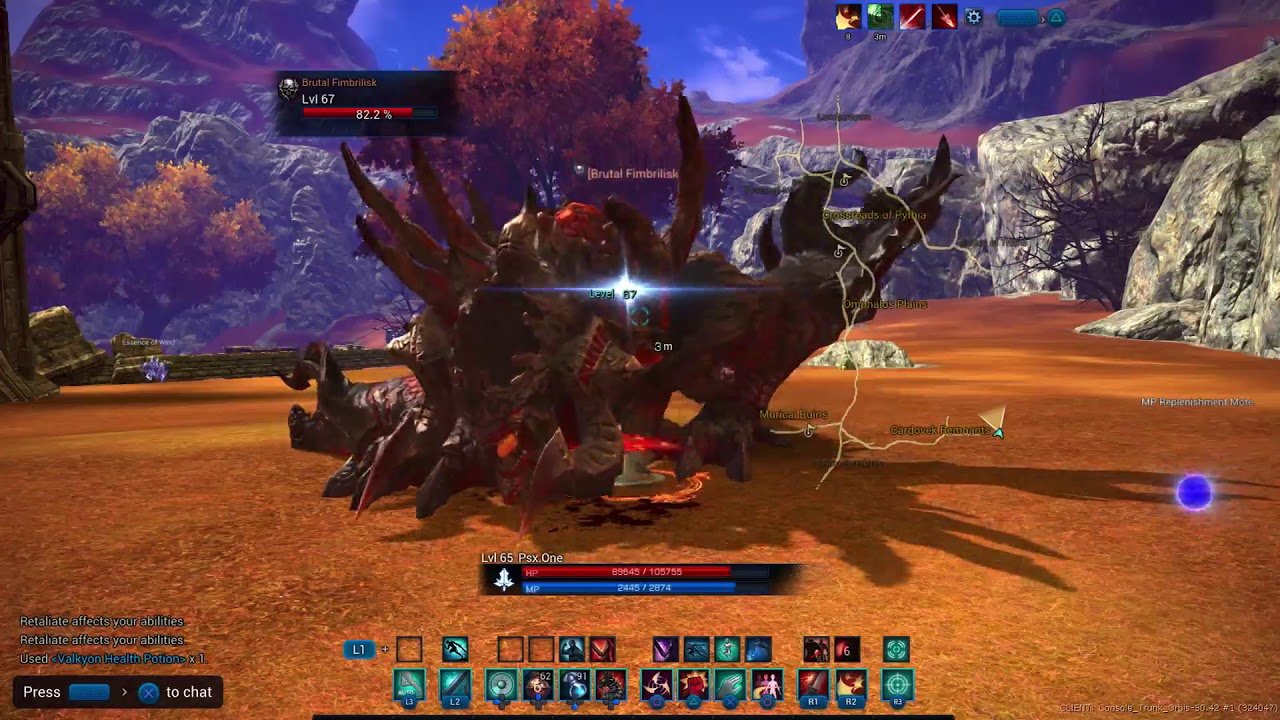Open the gear settings icon
The image size is (1280, 720).
pyautogui.click(x=973, y=17)
